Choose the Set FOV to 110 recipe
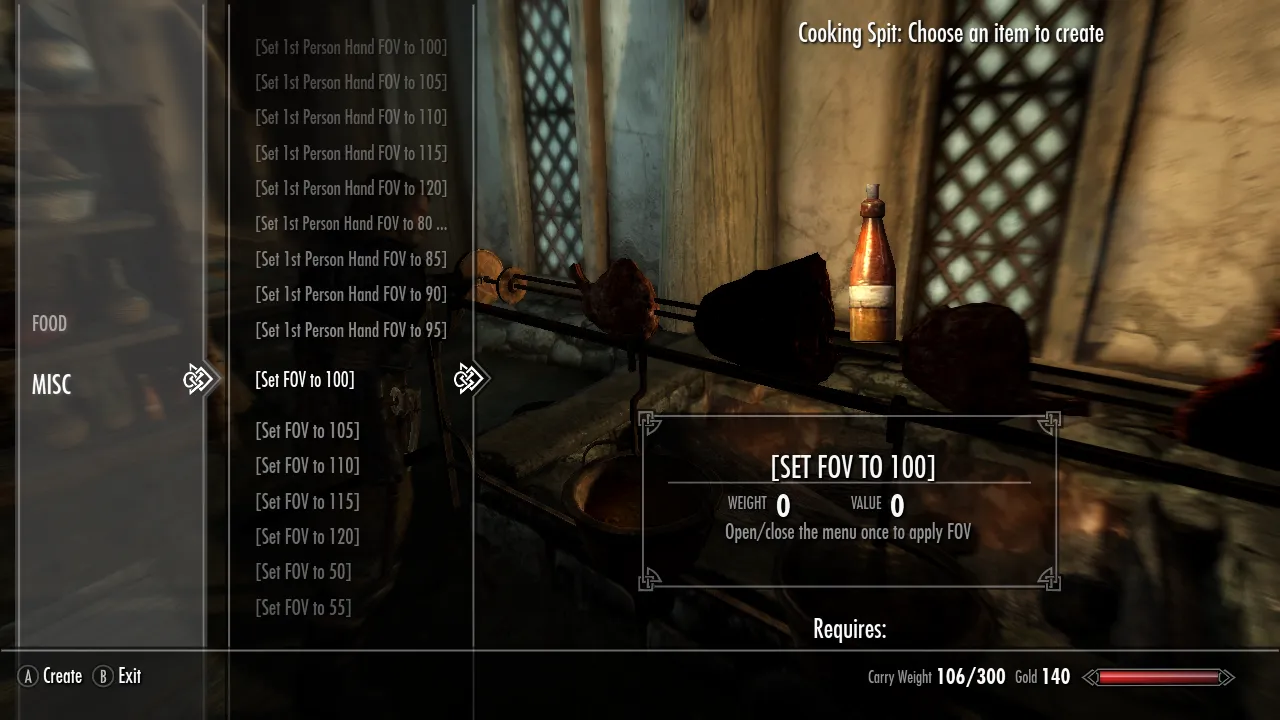The height and width of the screenshot is (720, 1280). (307, 466)
